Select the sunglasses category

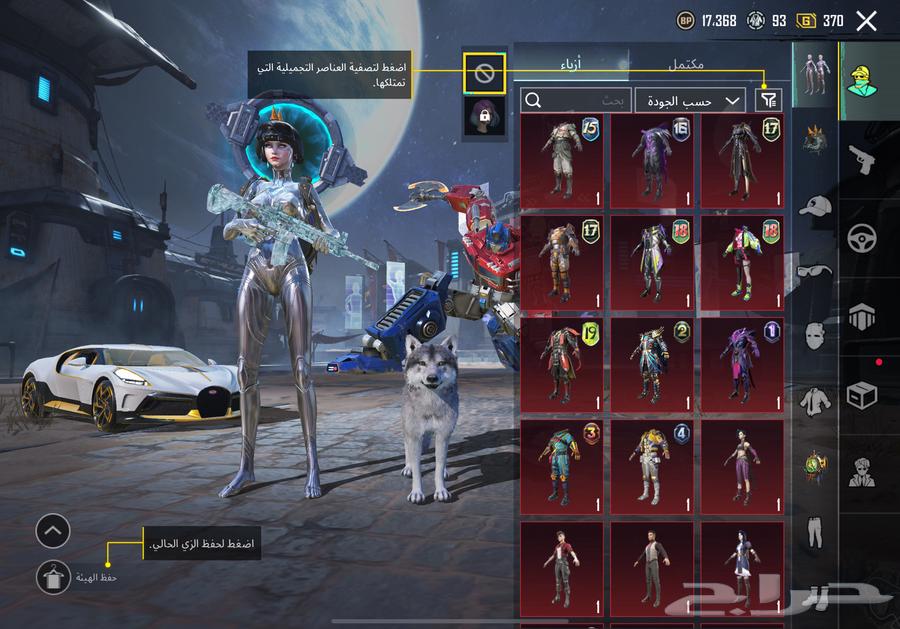coord(816,270)
